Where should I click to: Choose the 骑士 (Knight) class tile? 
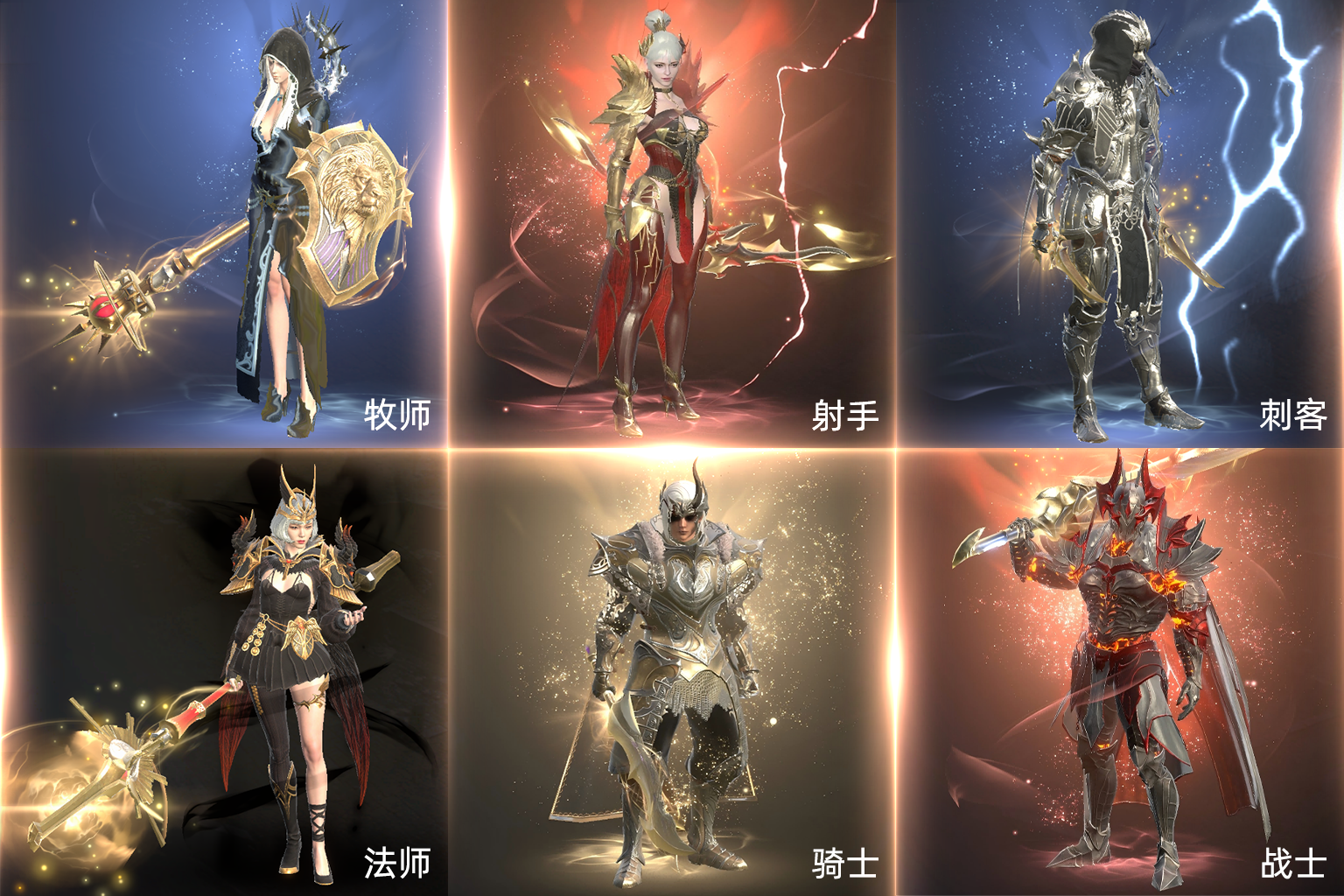coord(672,672)
